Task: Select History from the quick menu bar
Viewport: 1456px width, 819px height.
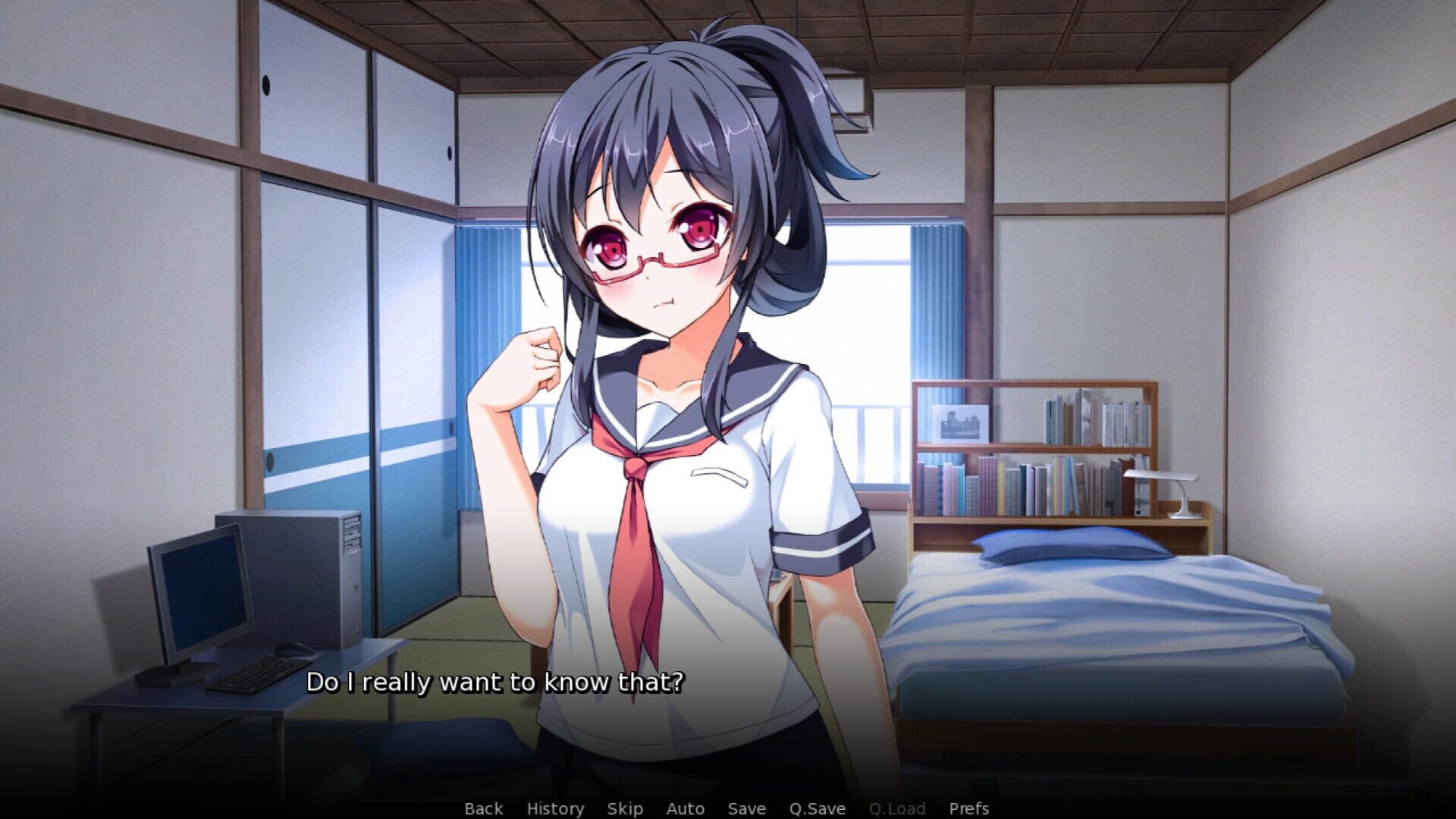Action: (556, 808)
